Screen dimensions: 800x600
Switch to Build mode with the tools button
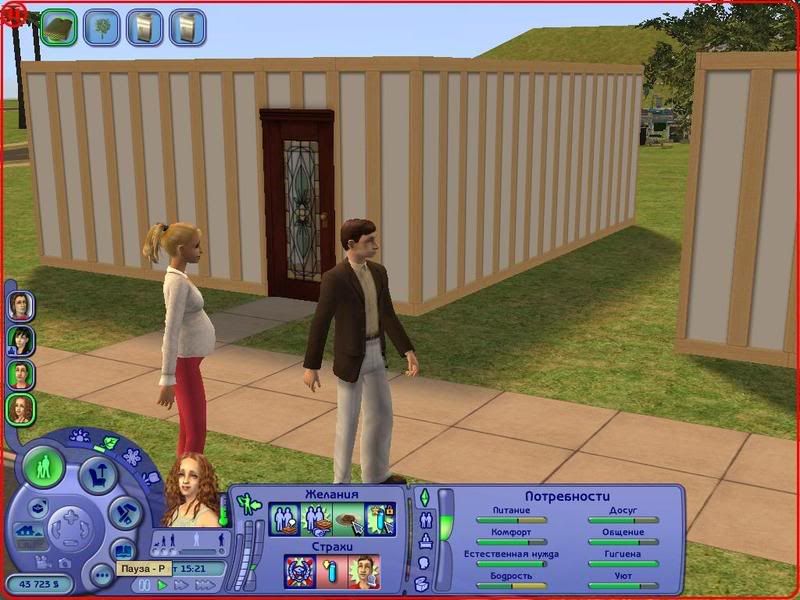[x=123, y=513]
